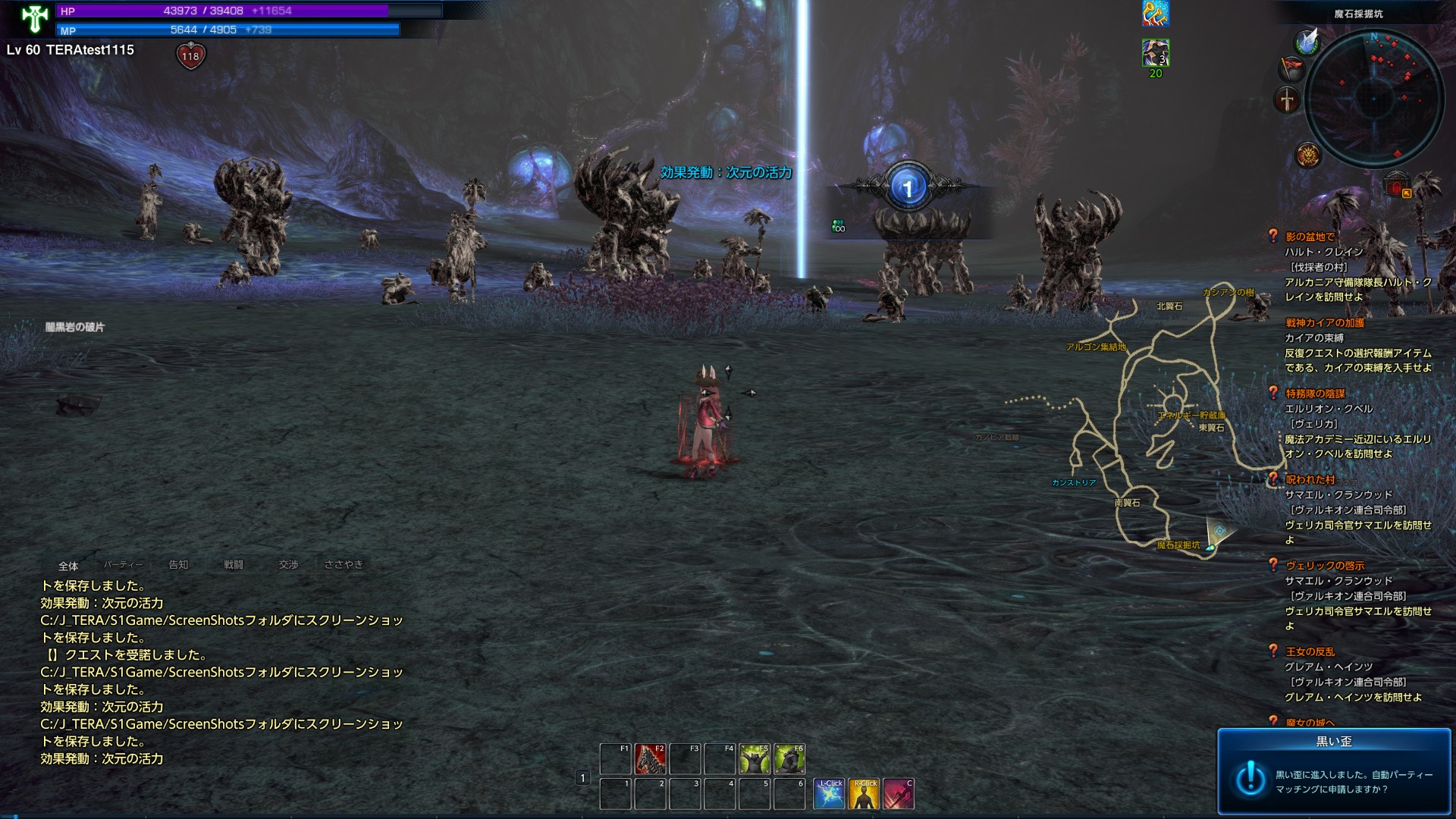Open the 交渉 chat tab
This screenshot has width=1456, height=819.
[x=289, y=565]
